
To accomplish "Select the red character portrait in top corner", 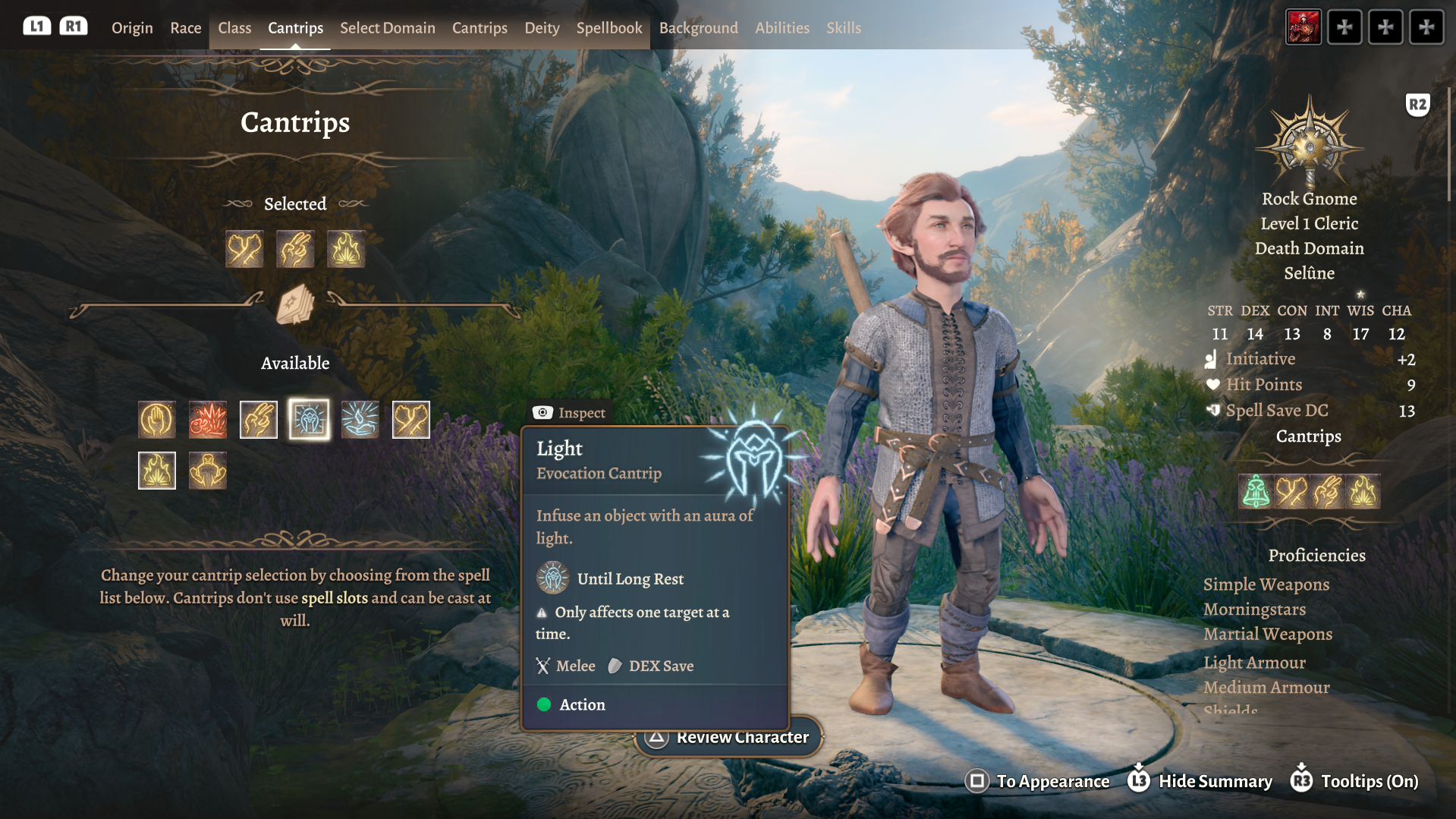I will click(1303, 27).
